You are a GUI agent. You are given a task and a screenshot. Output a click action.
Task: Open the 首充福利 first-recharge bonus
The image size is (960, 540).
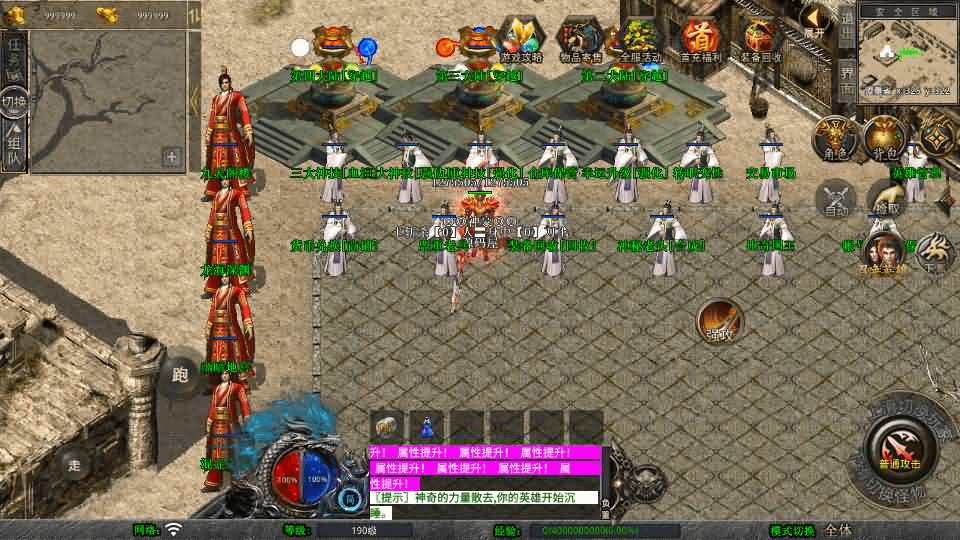pyautogui.click(x=701, y=38)
